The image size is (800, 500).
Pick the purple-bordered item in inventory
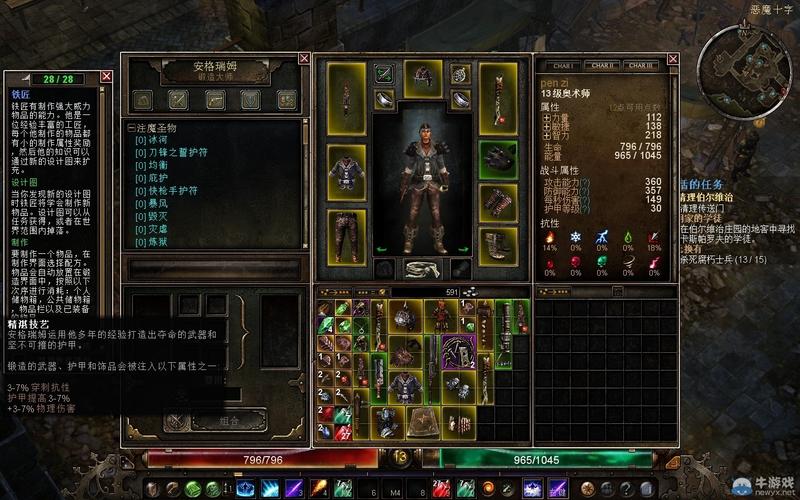[459, 351]
